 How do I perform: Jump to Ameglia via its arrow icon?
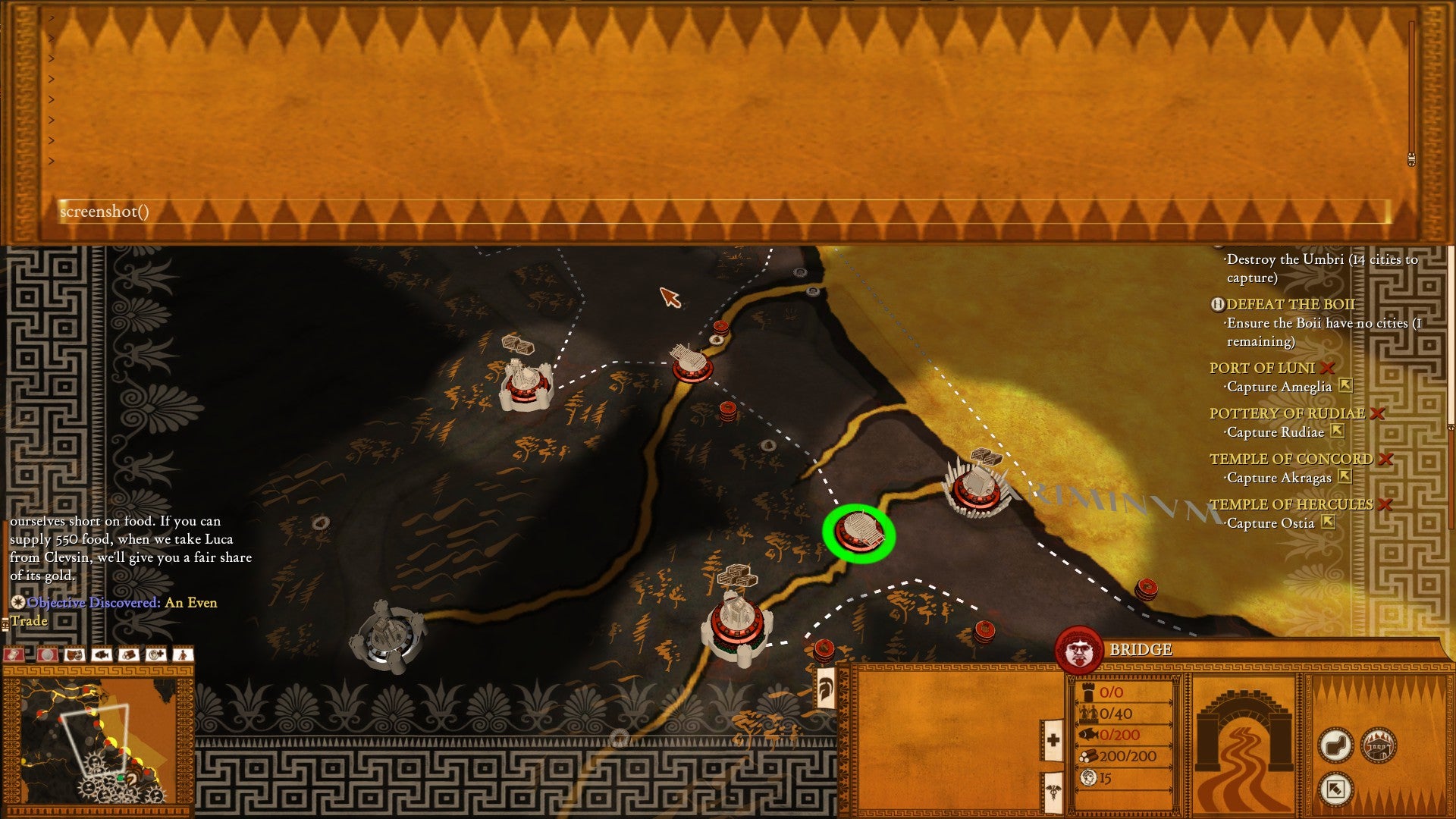pyautogui.click(x=1345, y=386)
